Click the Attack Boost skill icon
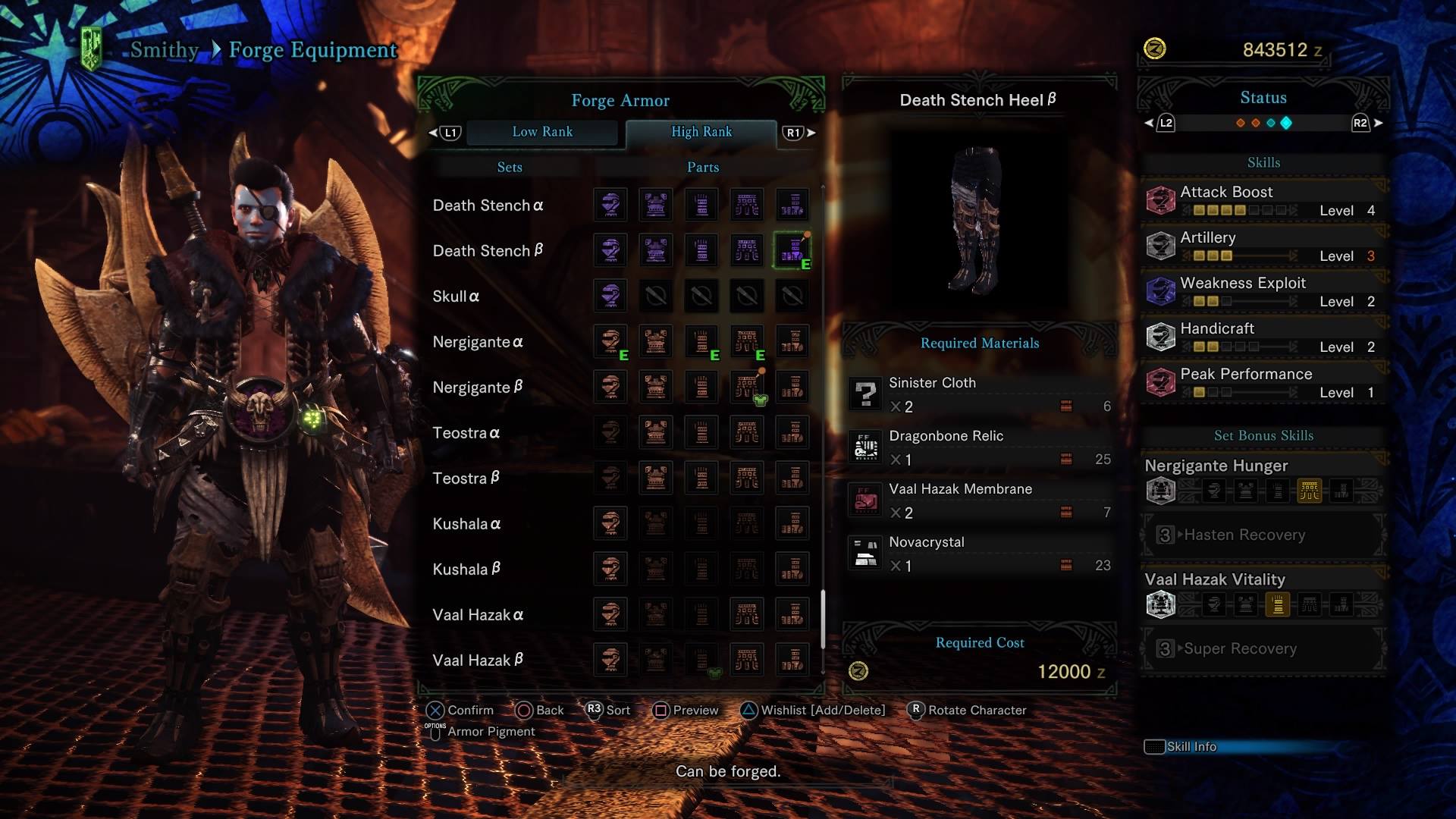Screen dimensions: 1456x819 (1160, 199)
